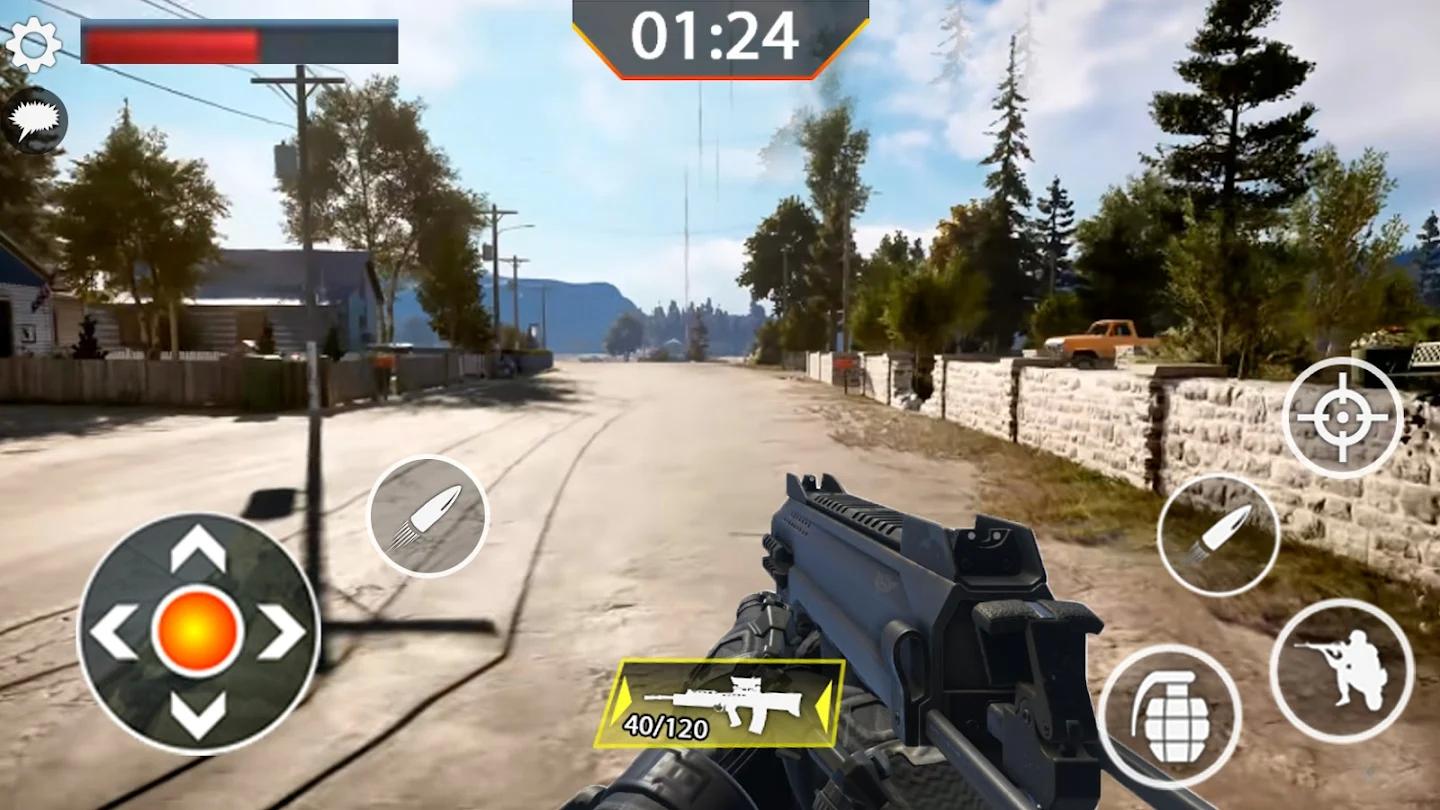
Task: Fire using the bullet button beside the joystick
Action: [x=427, y=516]
